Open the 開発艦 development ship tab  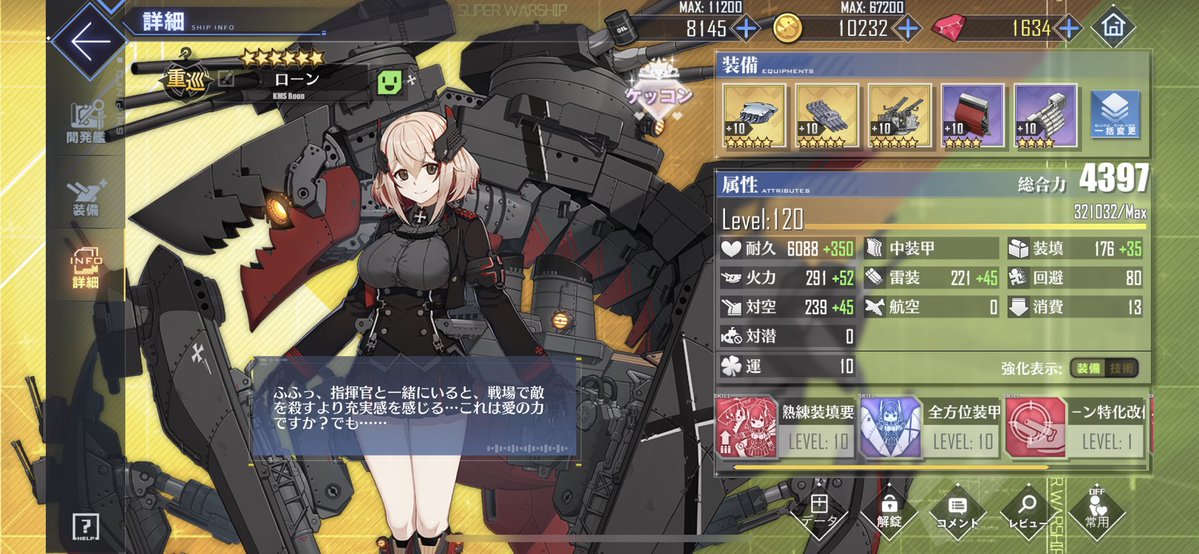point(86,122)
